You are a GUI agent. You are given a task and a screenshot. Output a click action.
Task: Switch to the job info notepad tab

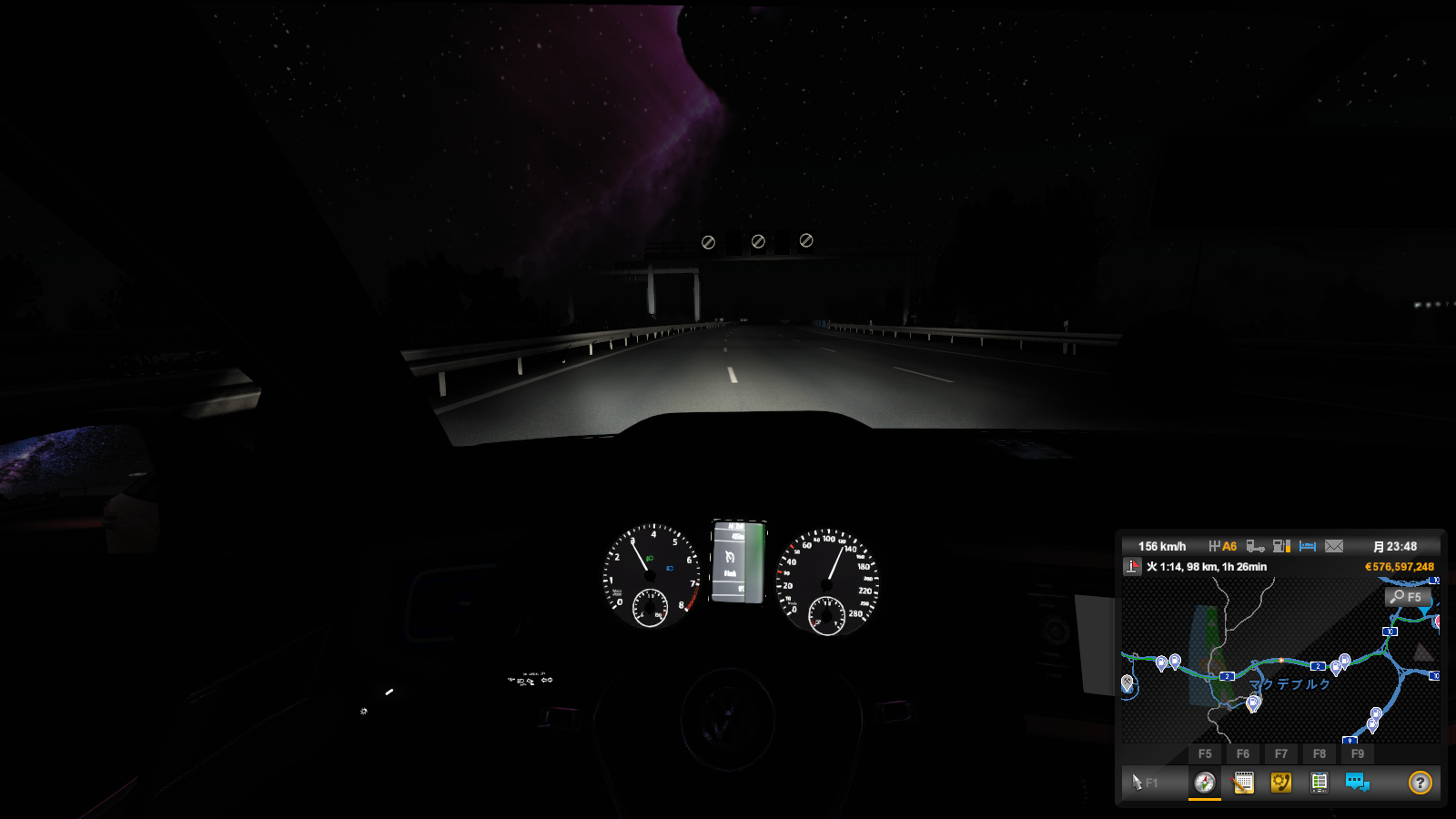click(1243, 783)
